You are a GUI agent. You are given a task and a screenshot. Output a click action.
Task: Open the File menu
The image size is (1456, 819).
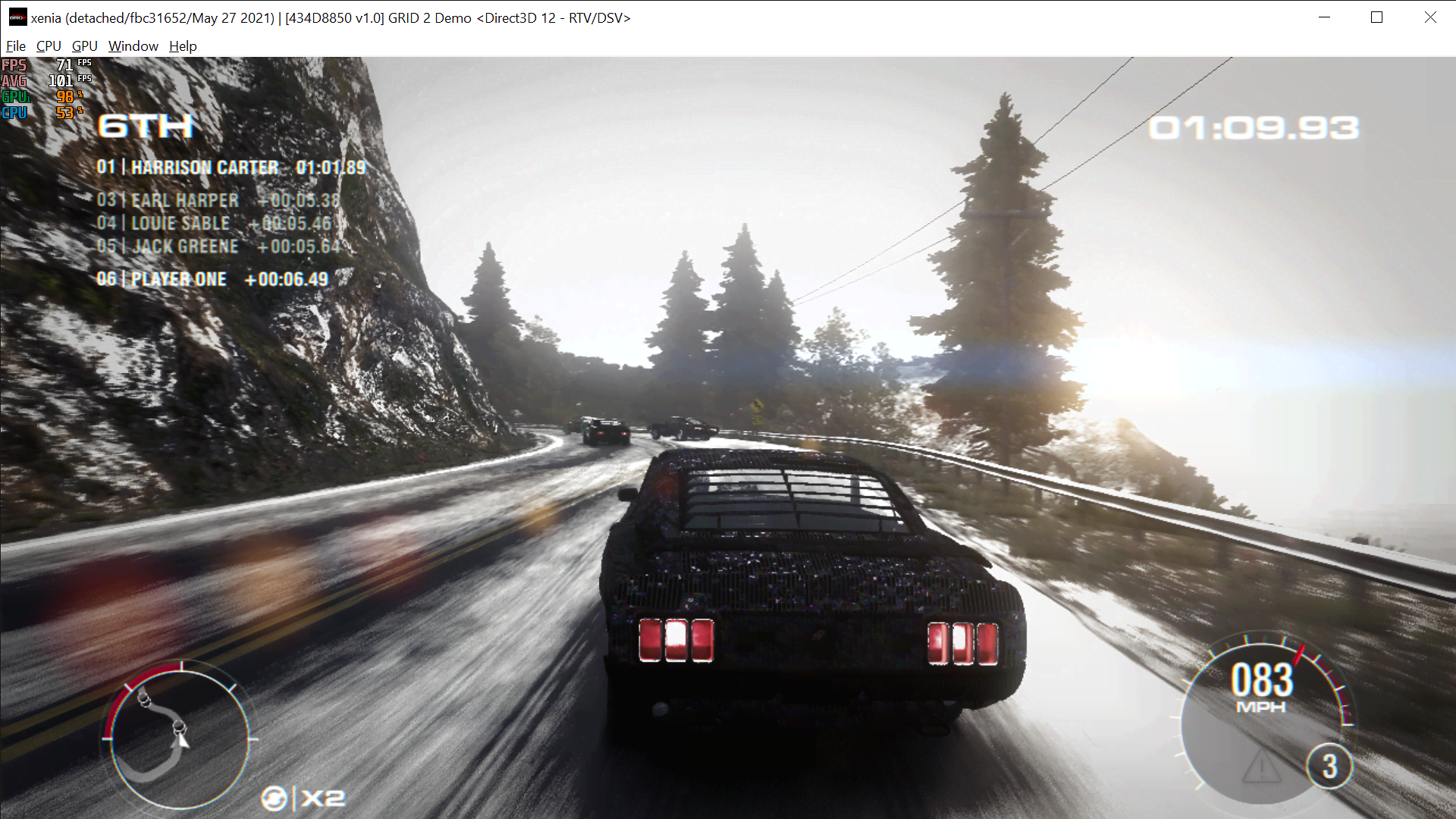15,46
